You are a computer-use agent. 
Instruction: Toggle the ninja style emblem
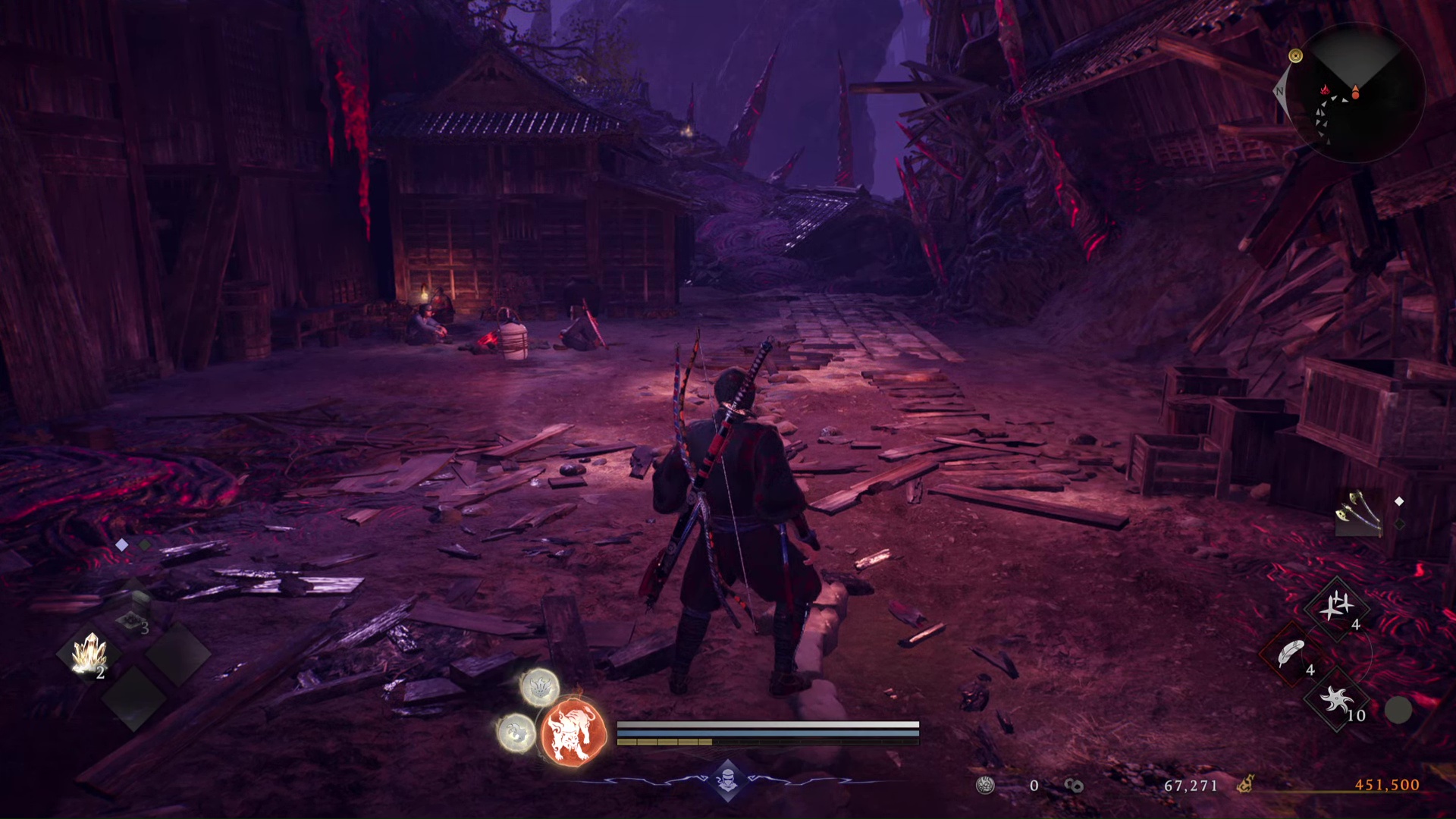point(727,780)
